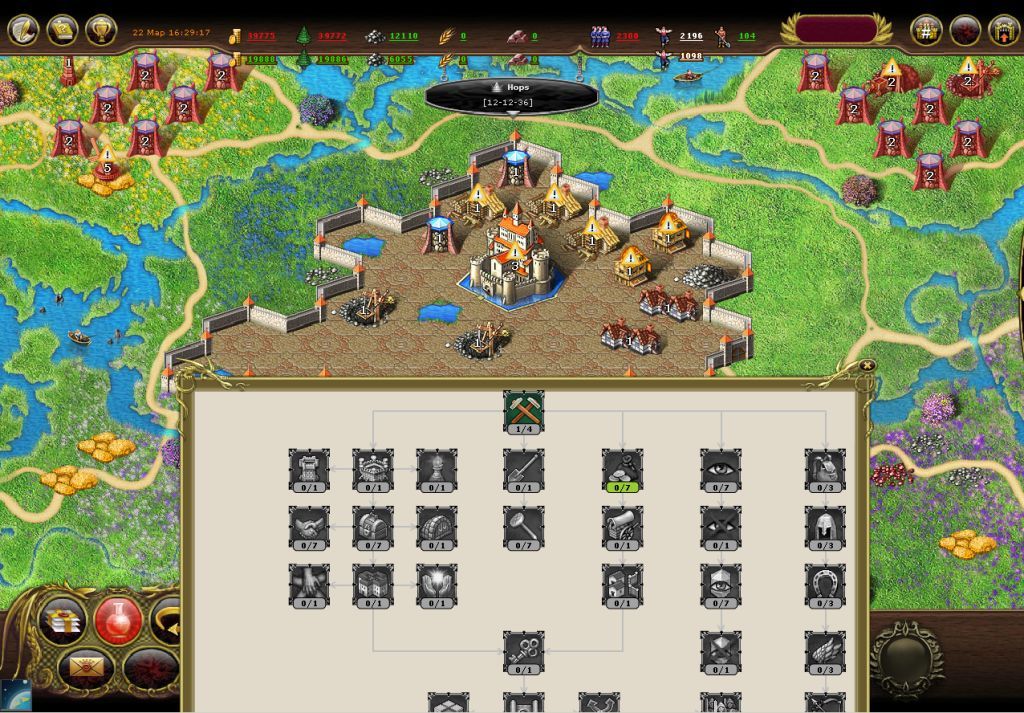Open the globe icon in the corner
The image size is (1024, 713).
(14, 696)
